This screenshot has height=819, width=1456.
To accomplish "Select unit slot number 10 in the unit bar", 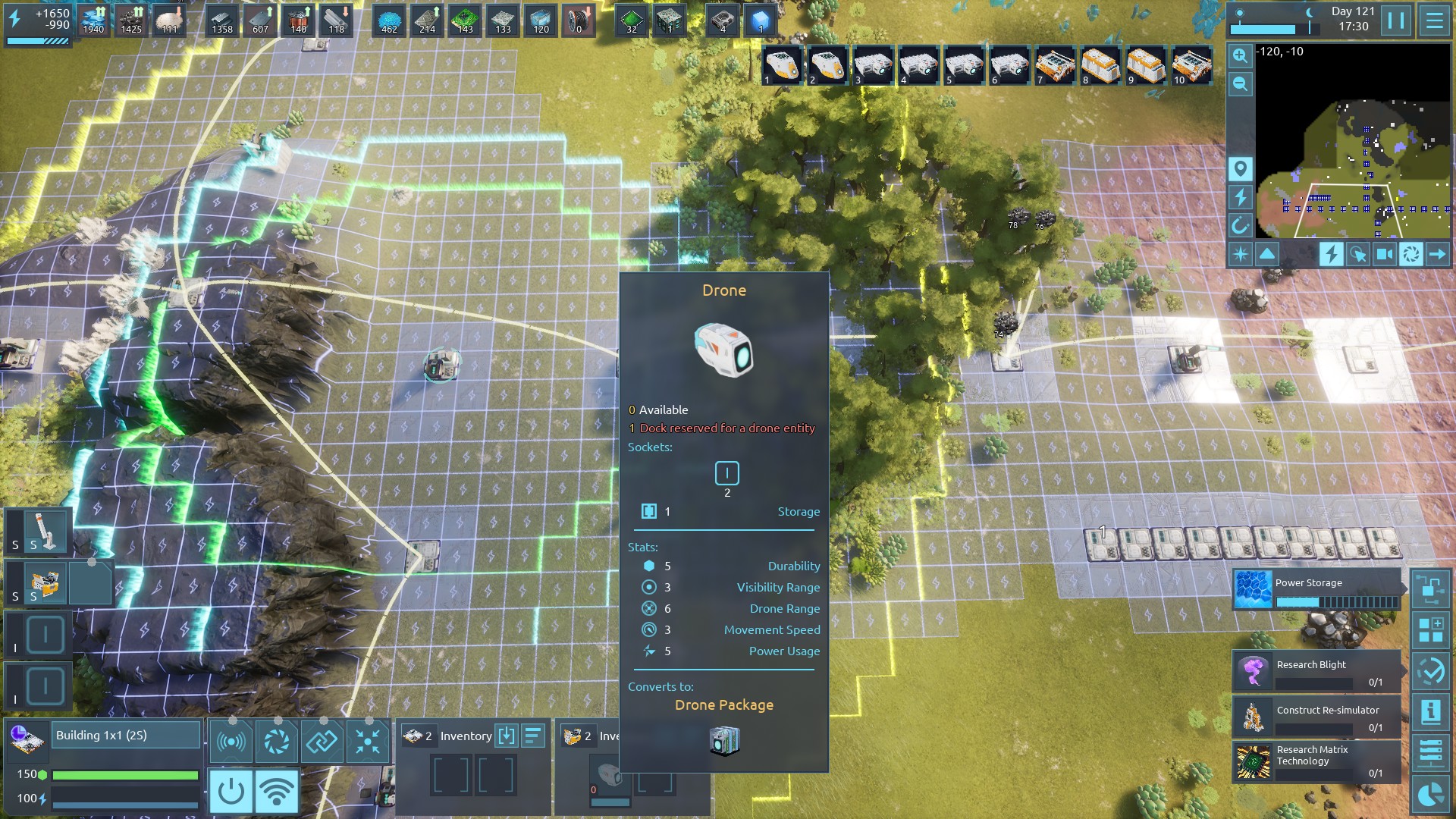I will click(x=1191, y=65).
